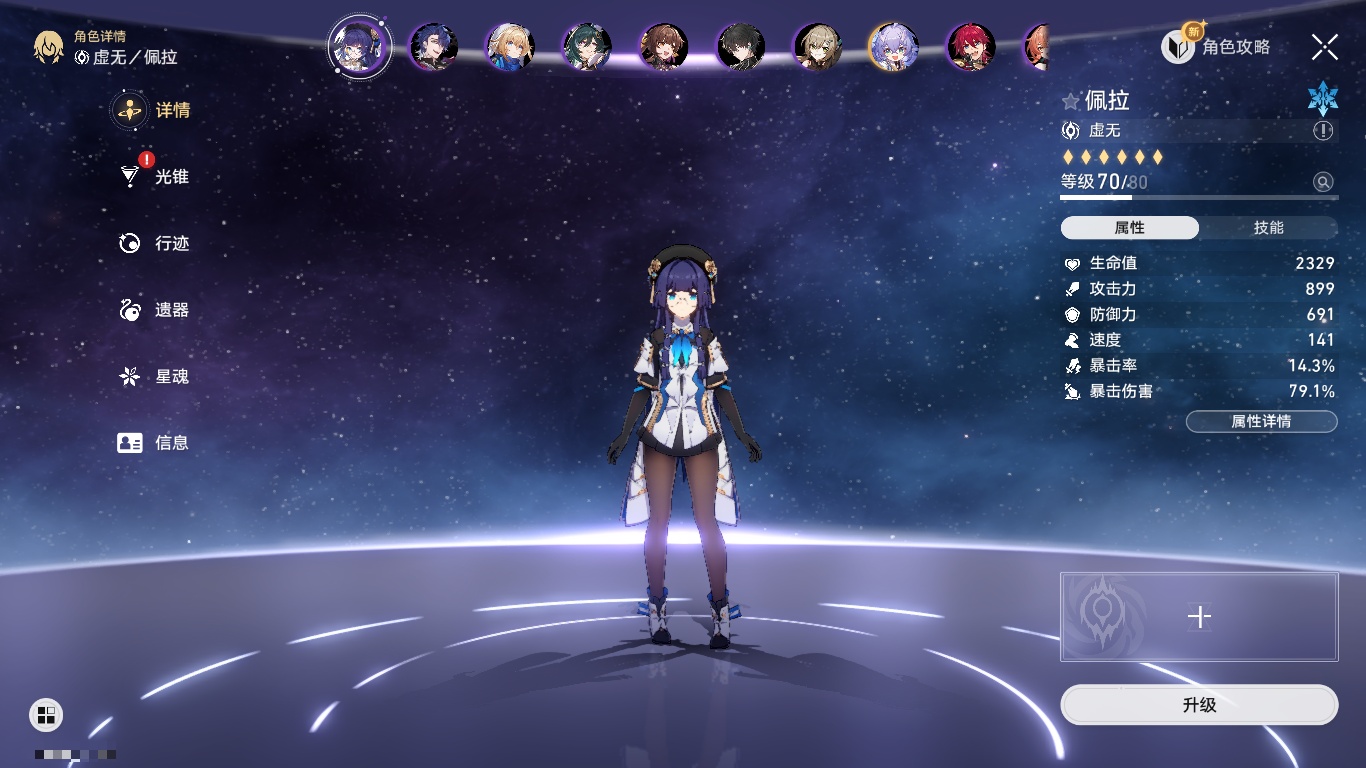1366x768 pixels.
Task: Close the character details screen
Action: click(1324, 47)
